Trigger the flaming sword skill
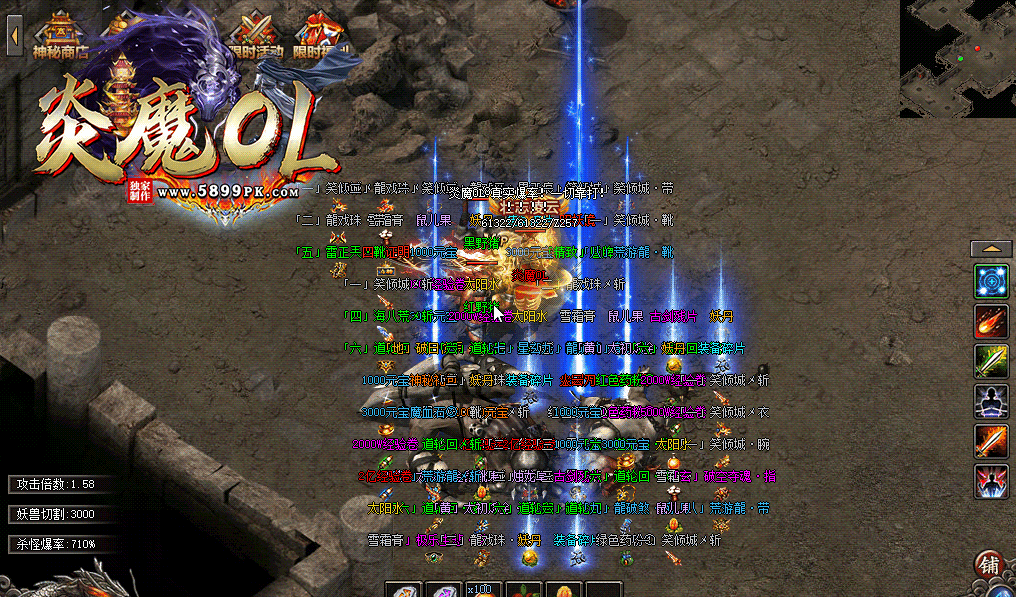This screenshot has height=597, width=1016. point(992,441)
